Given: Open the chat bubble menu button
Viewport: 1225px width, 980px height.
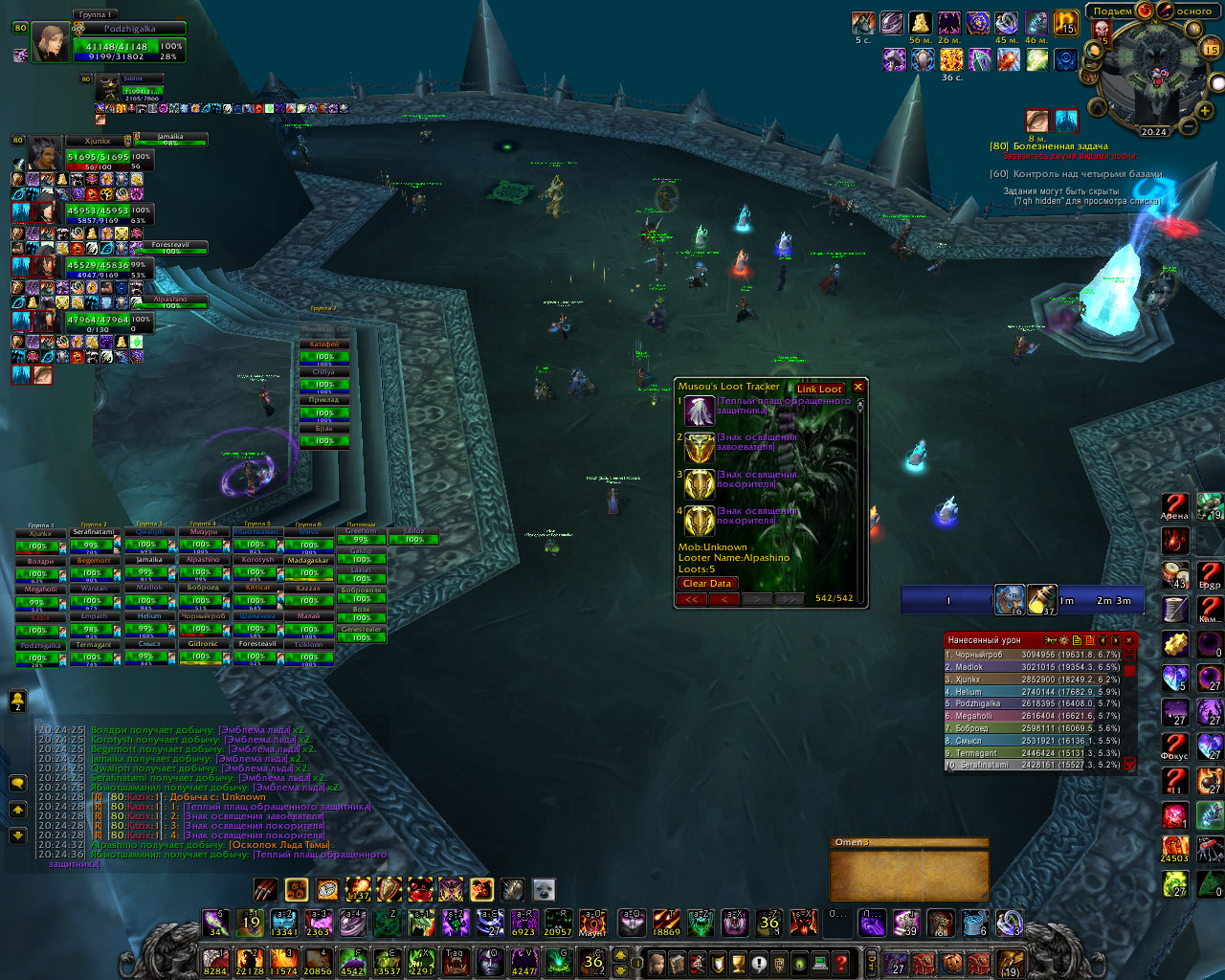Looking at the screenshot, I should [x=17, y=784].
